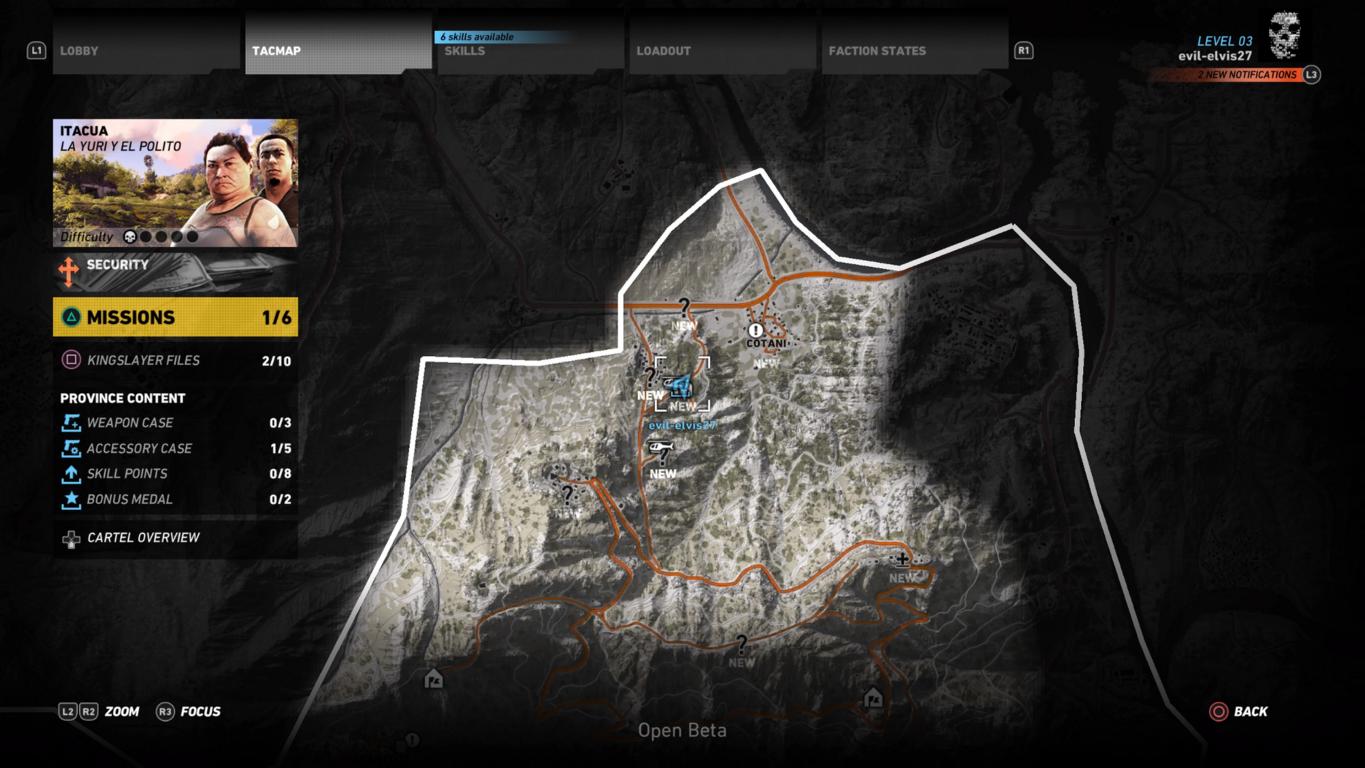Select the Tacmap tab

(x=338, y=50)
